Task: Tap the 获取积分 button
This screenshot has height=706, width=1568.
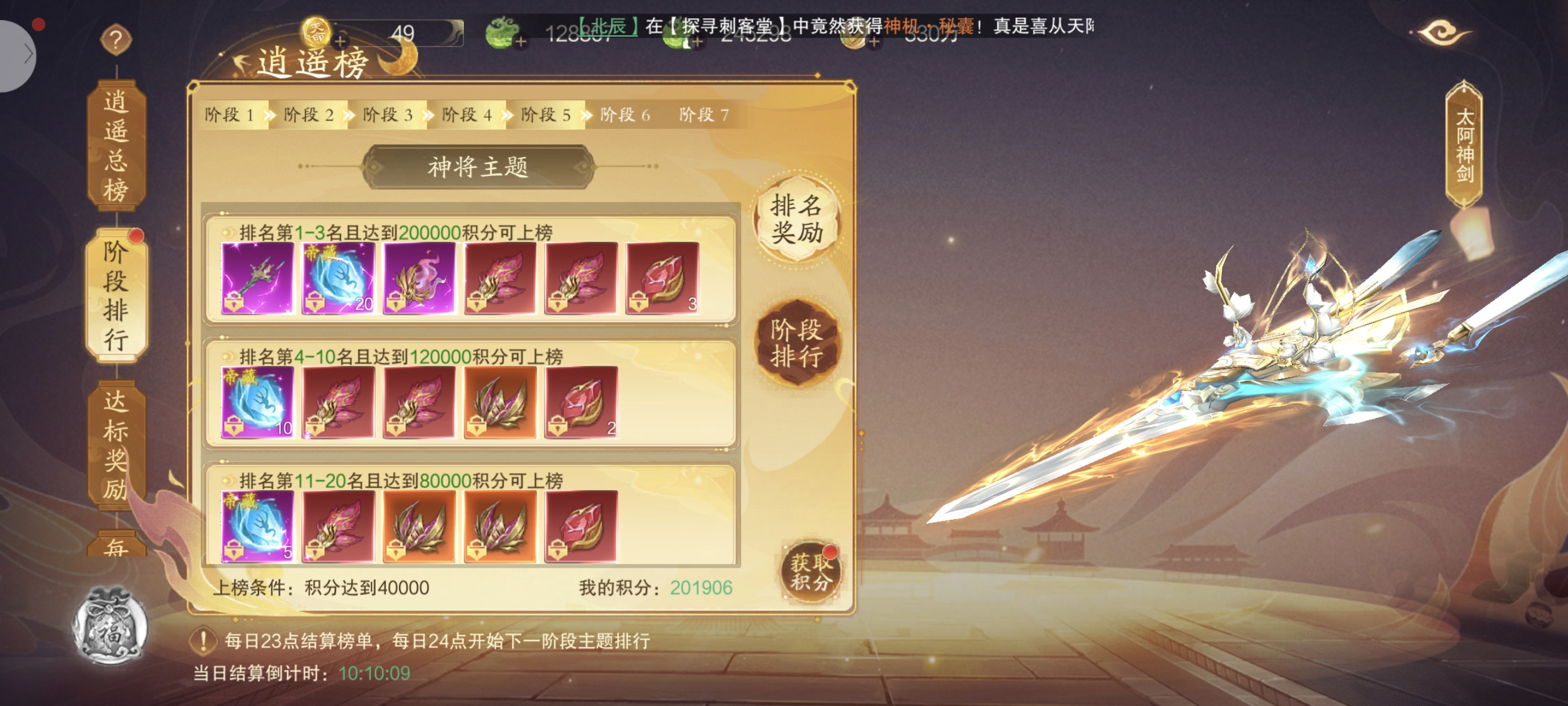Action: point(810,572)
